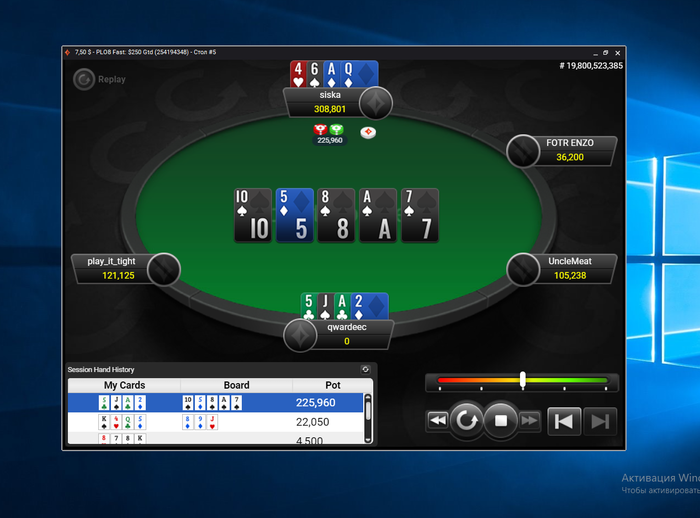Stop the hand replay
700x518 pixels.
[501, 421]
